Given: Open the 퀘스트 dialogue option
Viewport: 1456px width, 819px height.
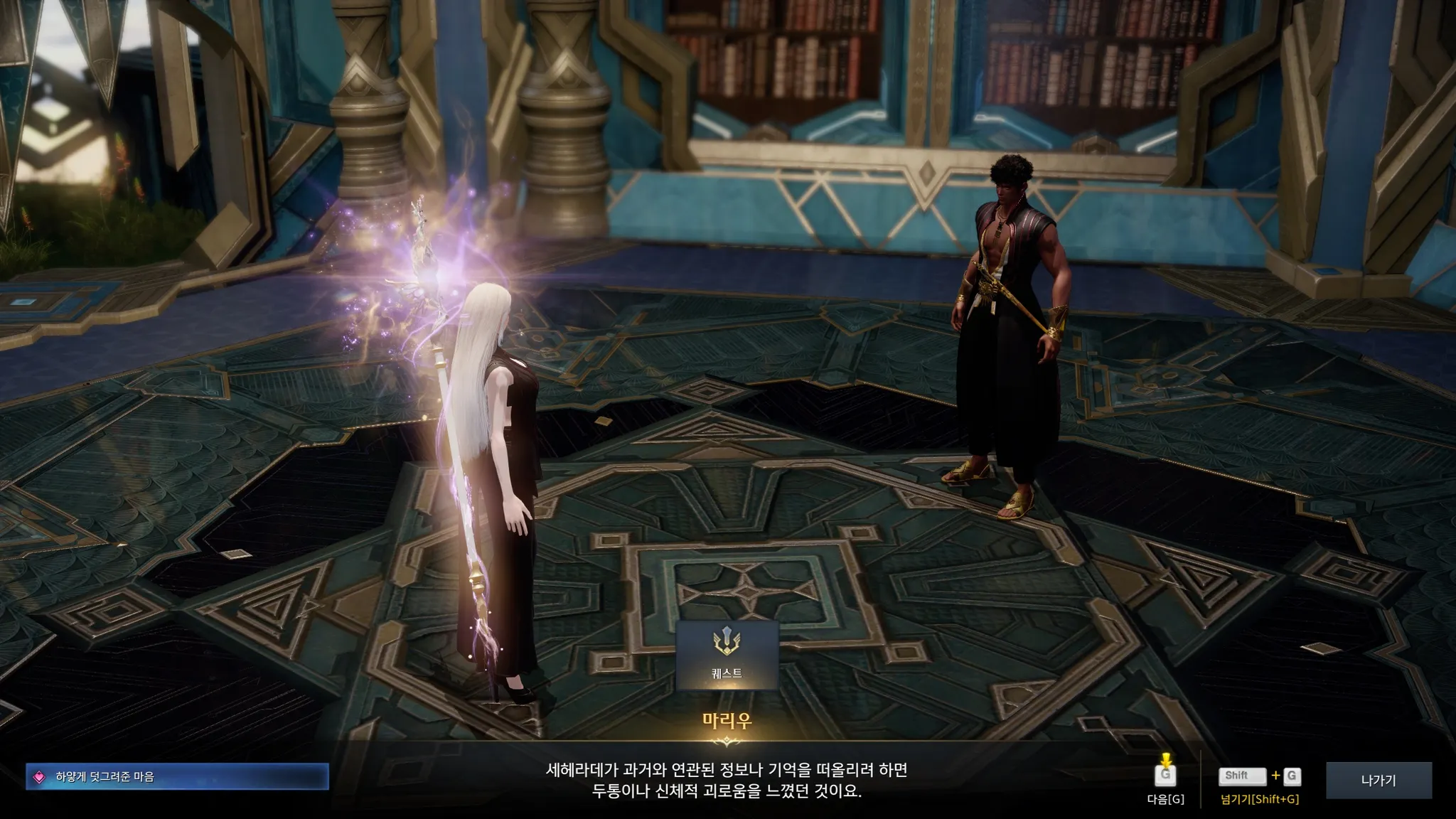Looking at the screenshot, I should coord(727,655).
